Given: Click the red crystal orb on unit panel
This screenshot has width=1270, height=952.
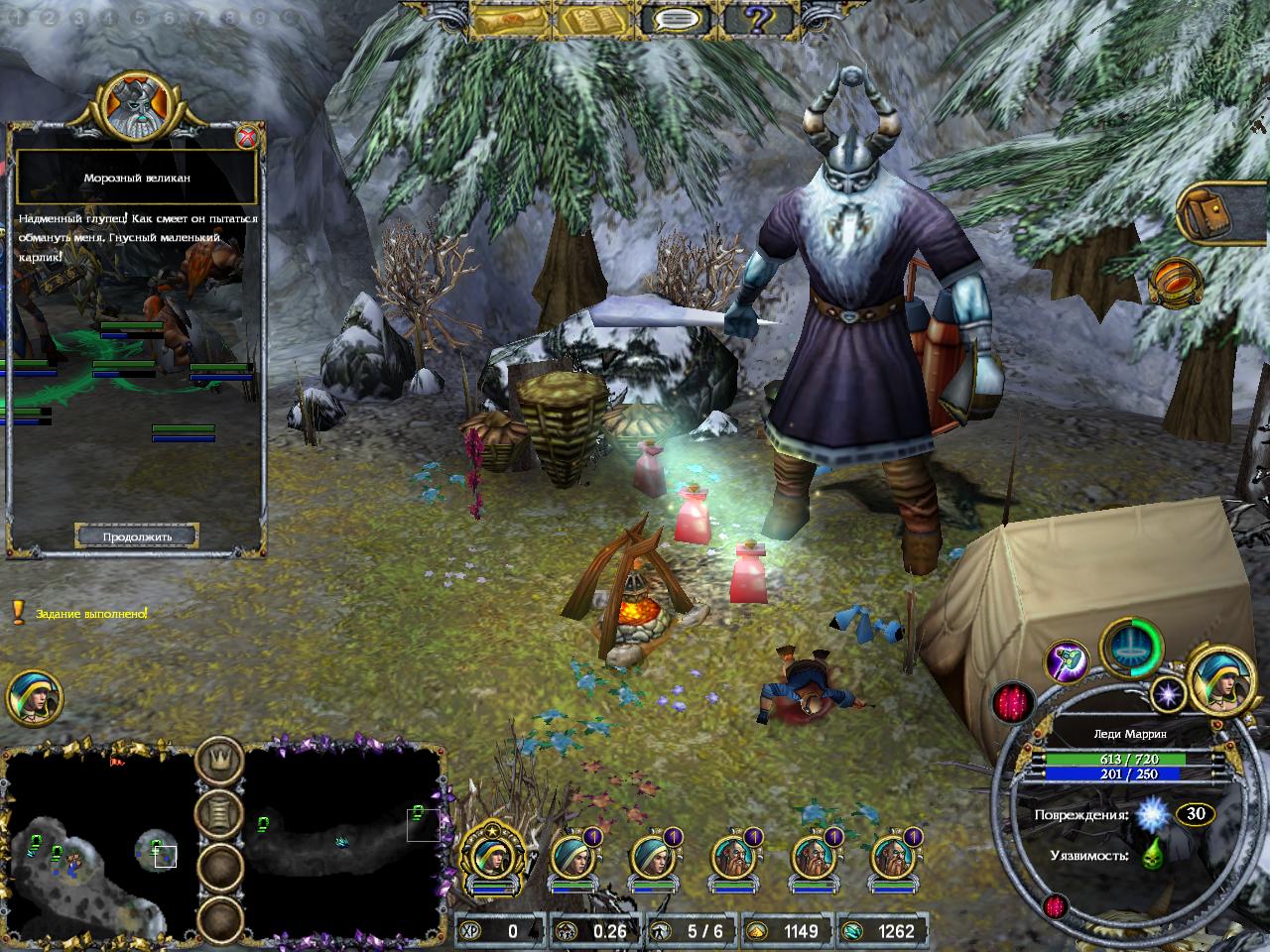Looking at the screenshot, I should (x=1014, y=703).
